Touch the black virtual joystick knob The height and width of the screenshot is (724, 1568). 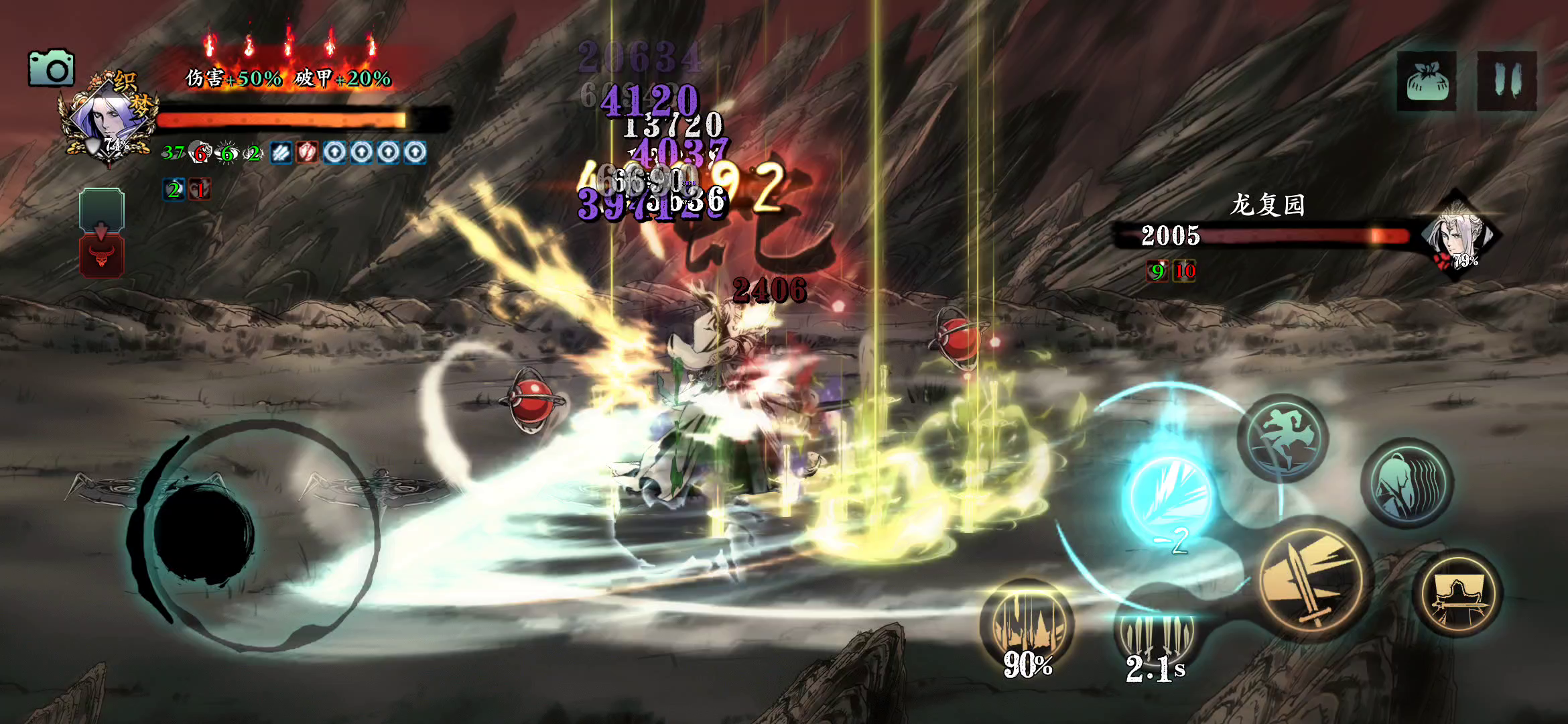204,534
